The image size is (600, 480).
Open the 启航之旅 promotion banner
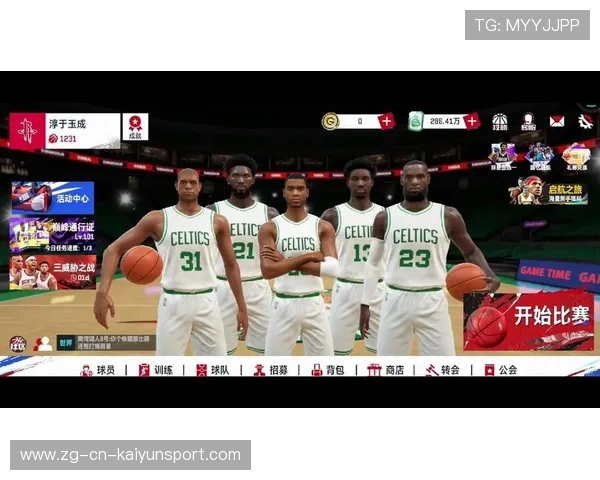click(548, 190)
